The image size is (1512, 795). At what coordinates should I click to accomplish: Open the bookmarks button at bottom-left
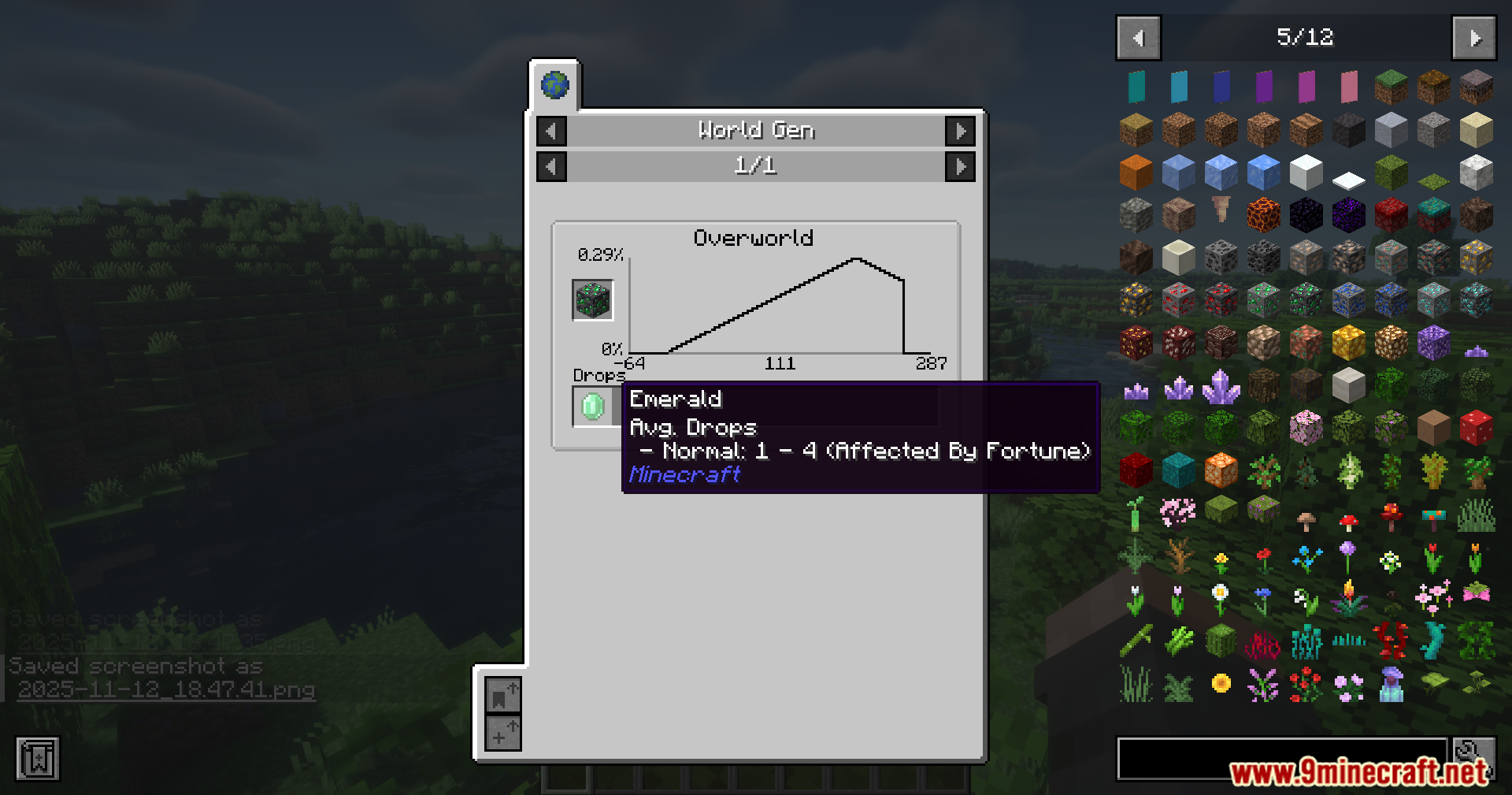38,759
